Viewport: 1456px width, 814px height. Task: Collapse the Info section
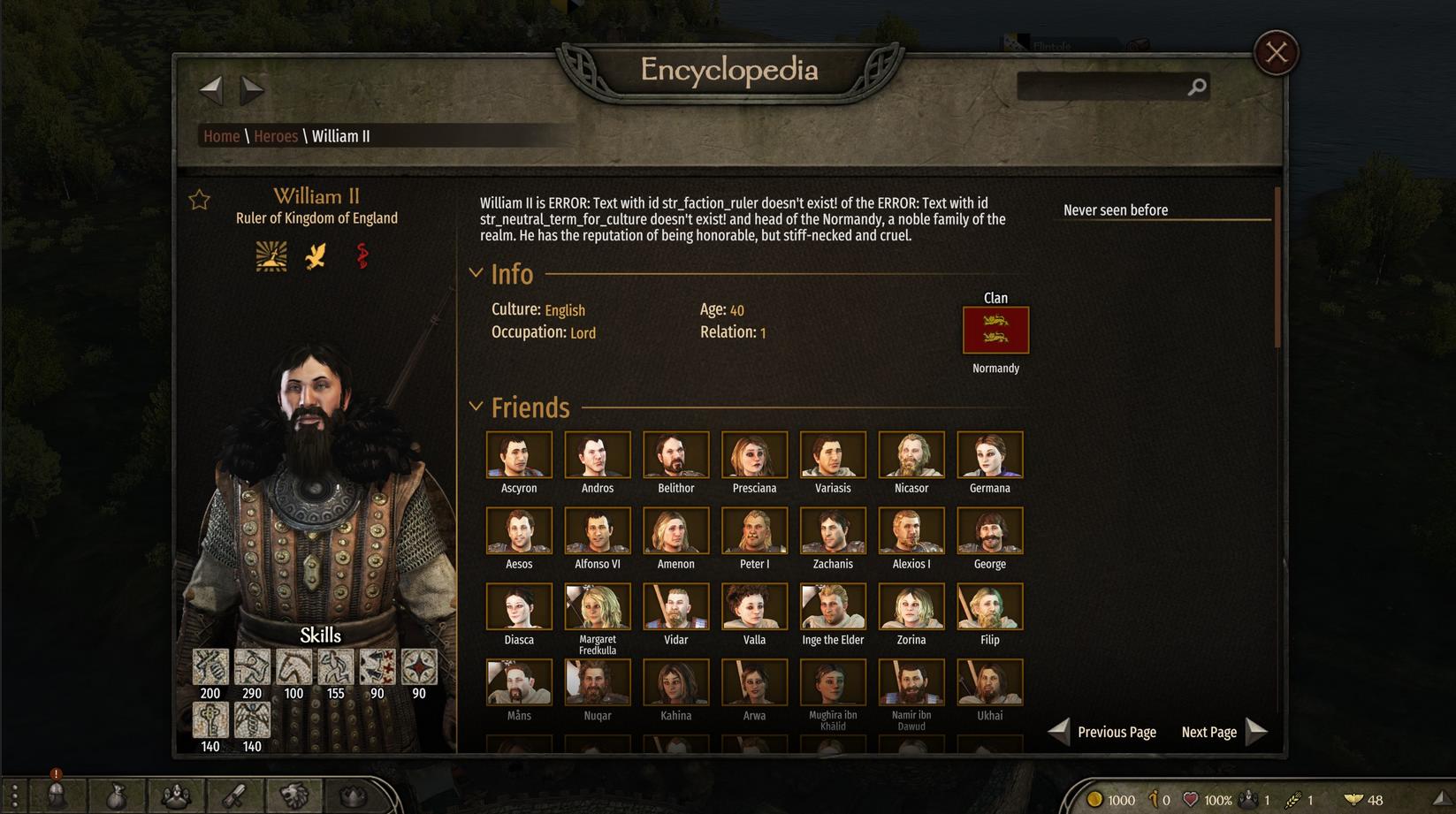(x=476, y=273)
